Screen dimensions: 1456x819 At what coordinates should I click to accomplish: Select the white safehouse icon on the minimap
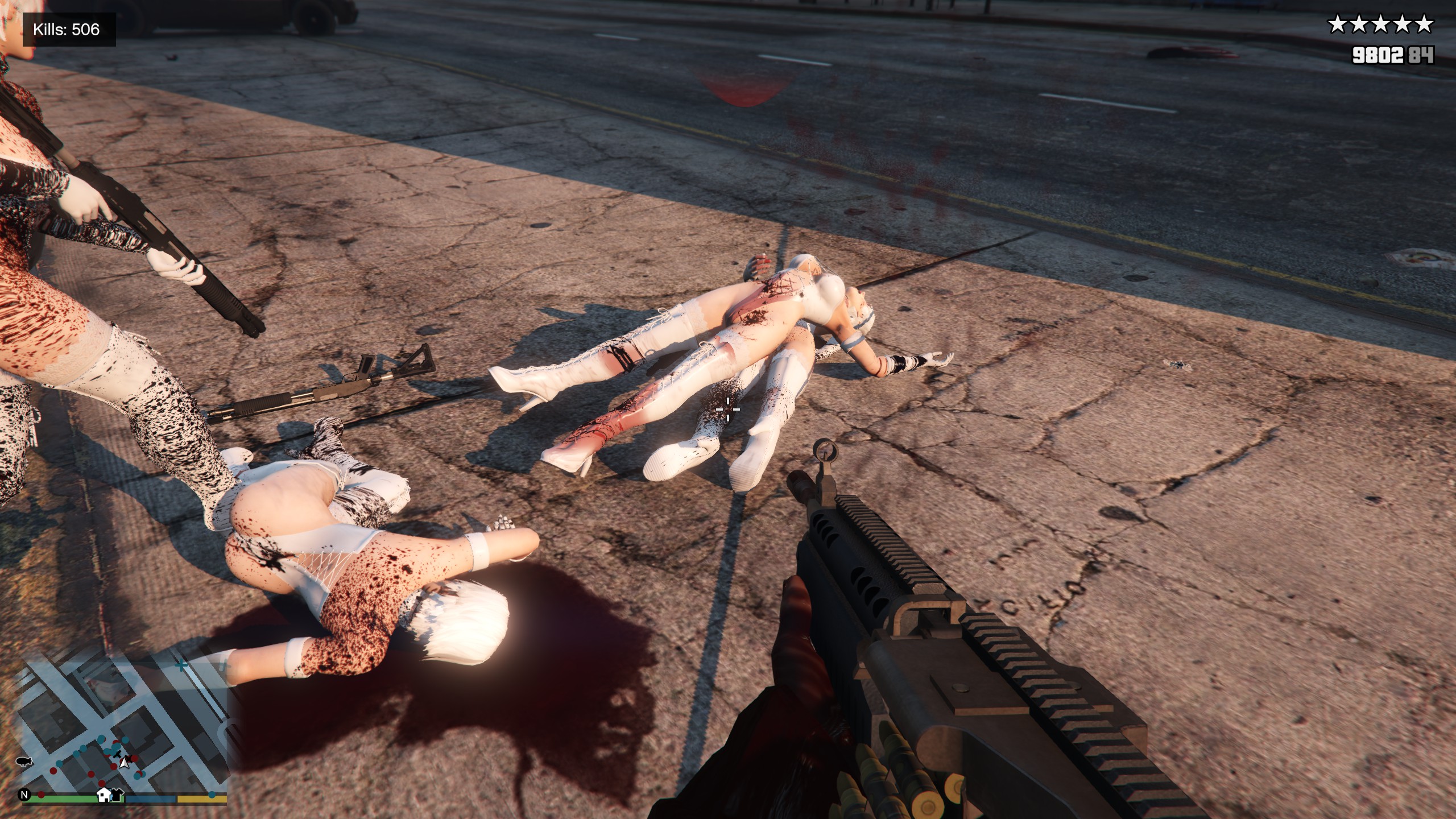click(x=104, y=794)
